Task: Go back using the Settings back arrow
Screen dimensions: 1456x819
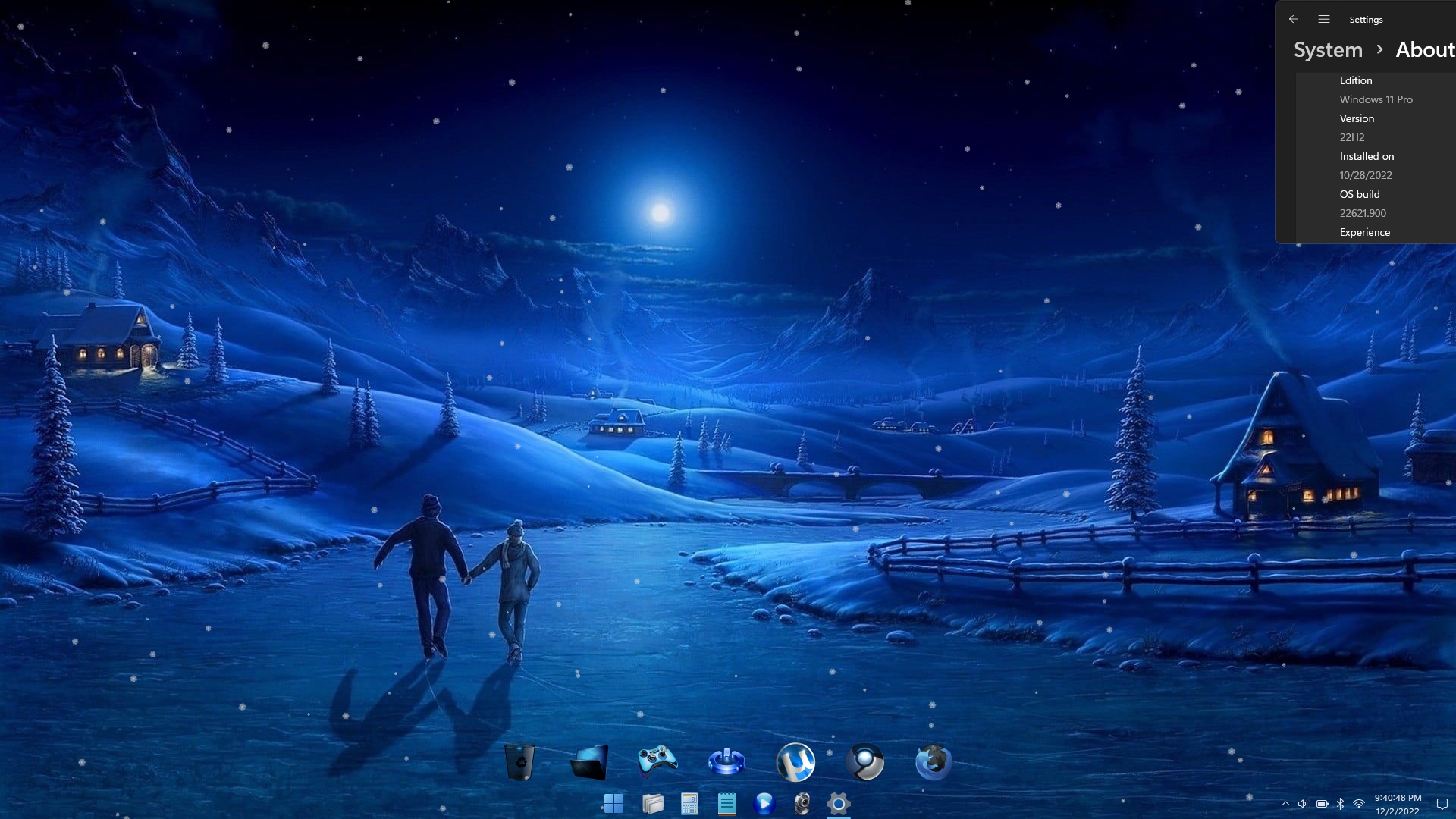Action: [x=1294, y=20]
